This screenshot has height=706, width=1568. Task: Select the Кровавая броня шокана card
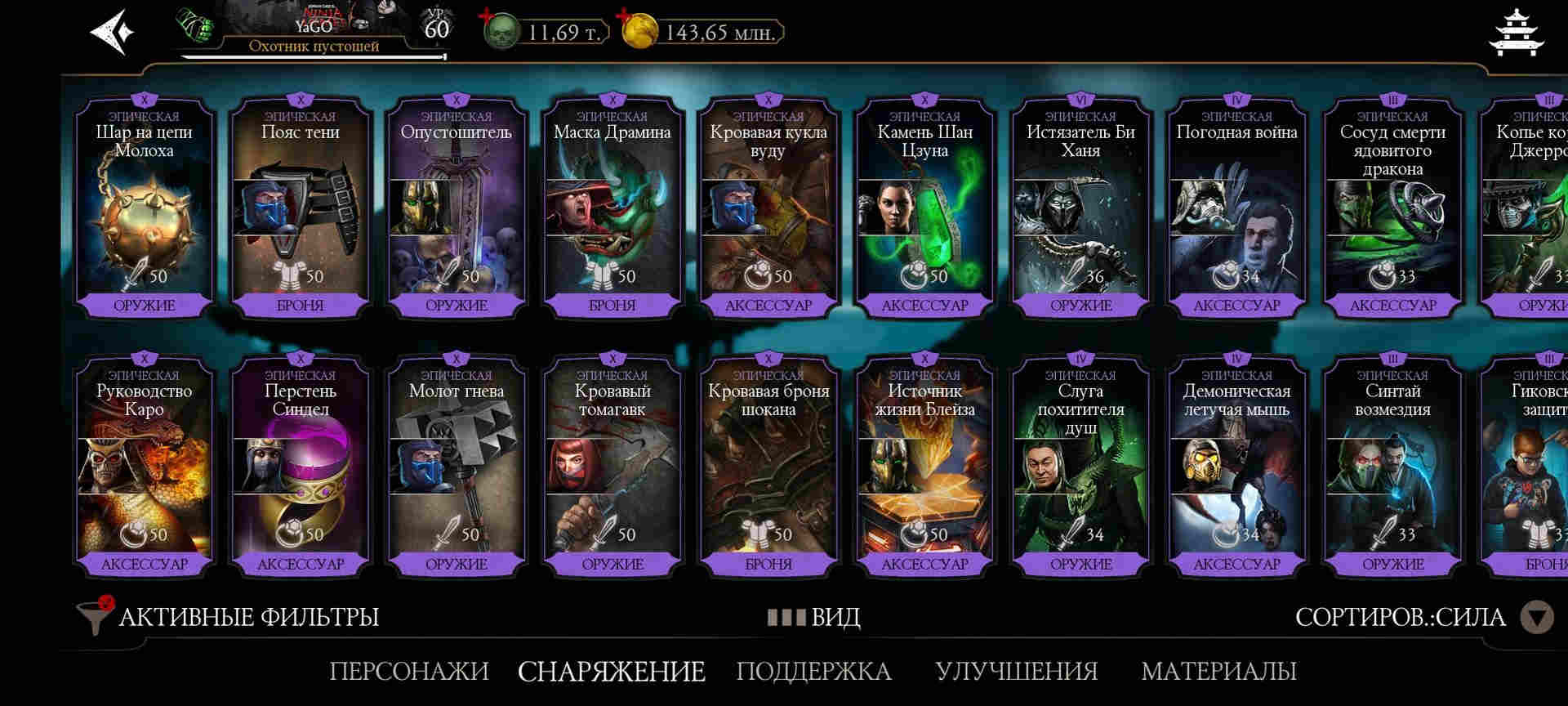[x=768, y=466]
